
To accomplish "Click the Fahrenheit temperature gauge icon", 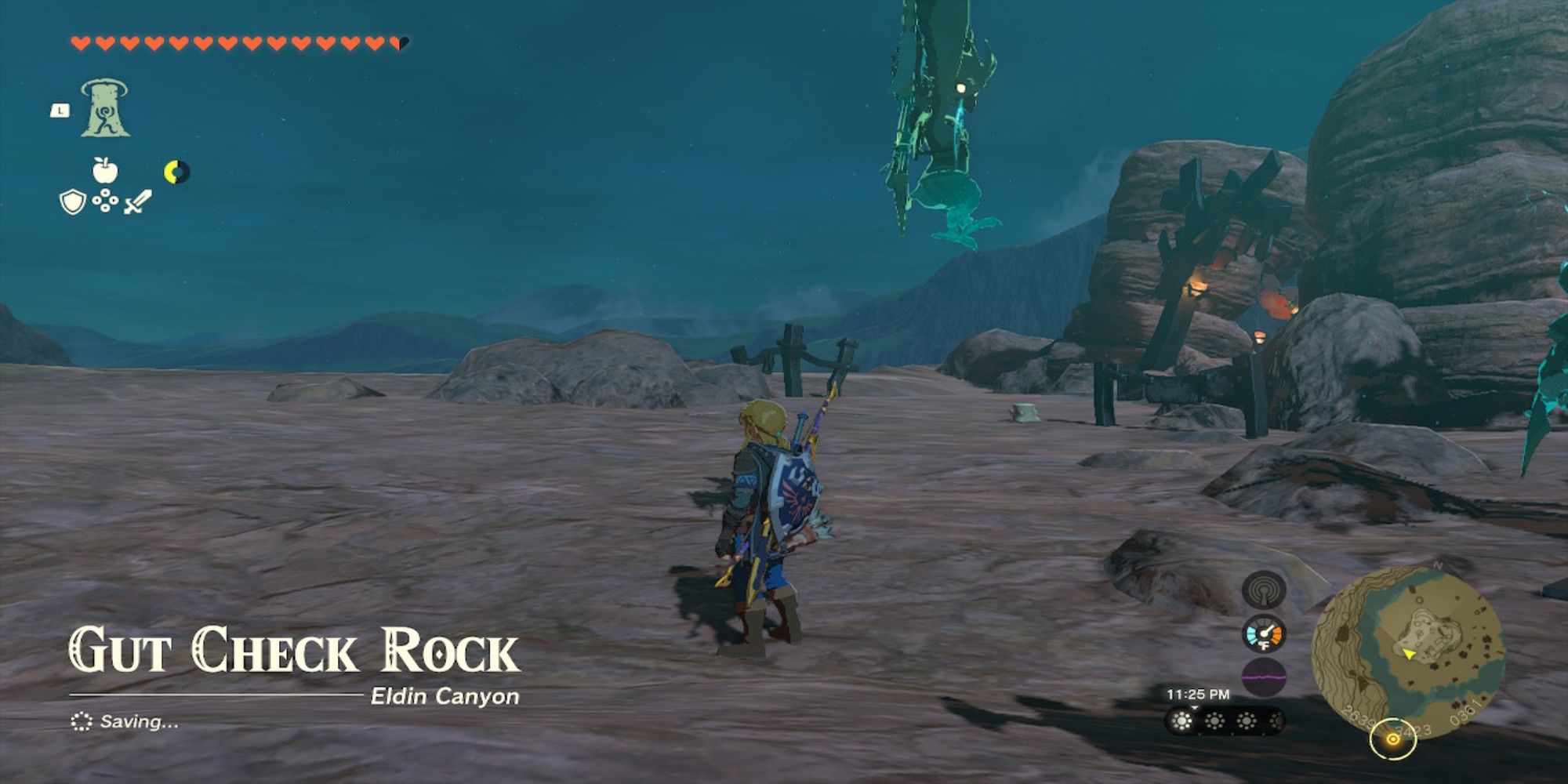I will (1264, 633).
